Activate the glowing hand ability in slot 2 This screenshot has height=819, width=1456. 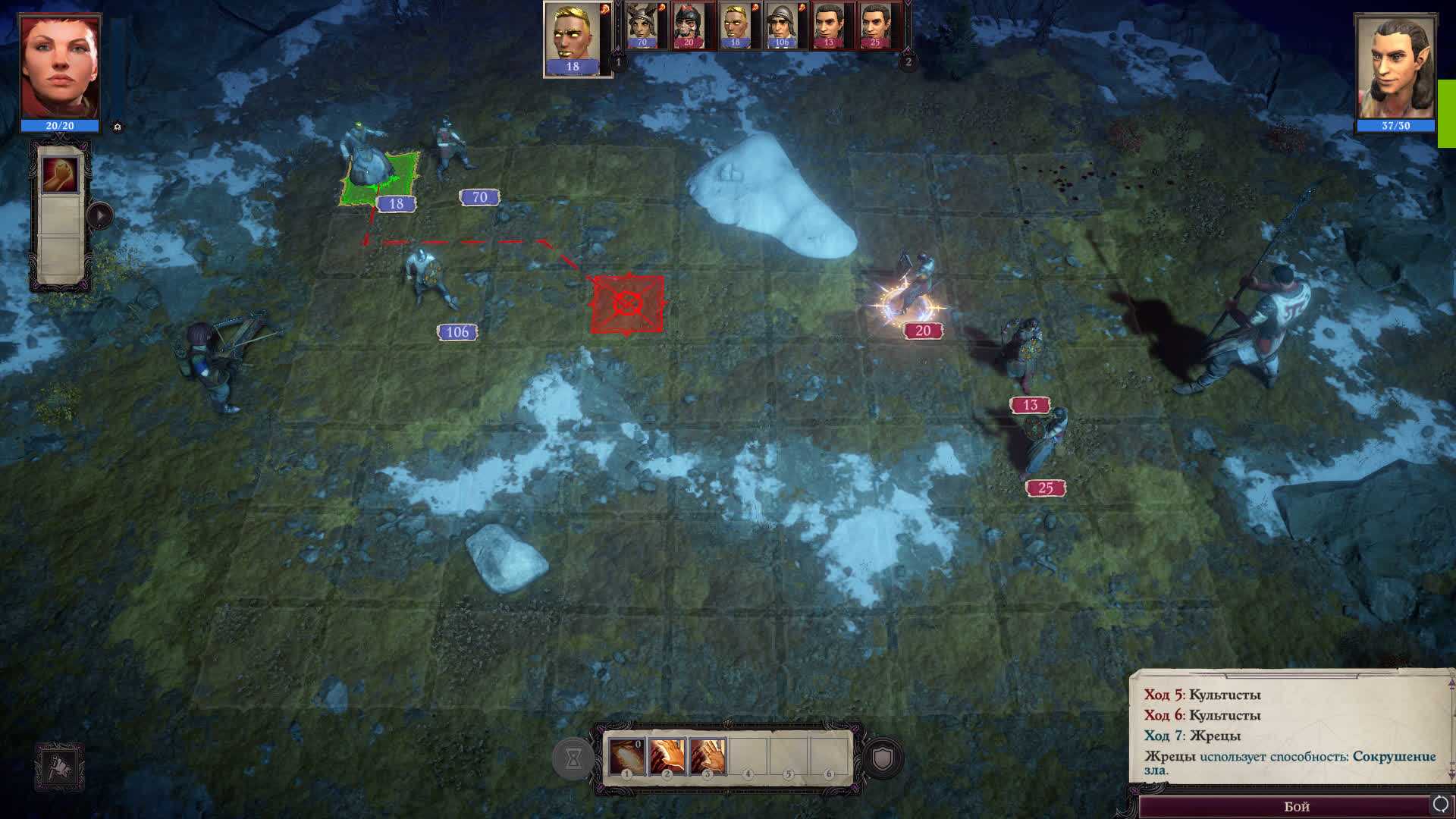point(667,756)
